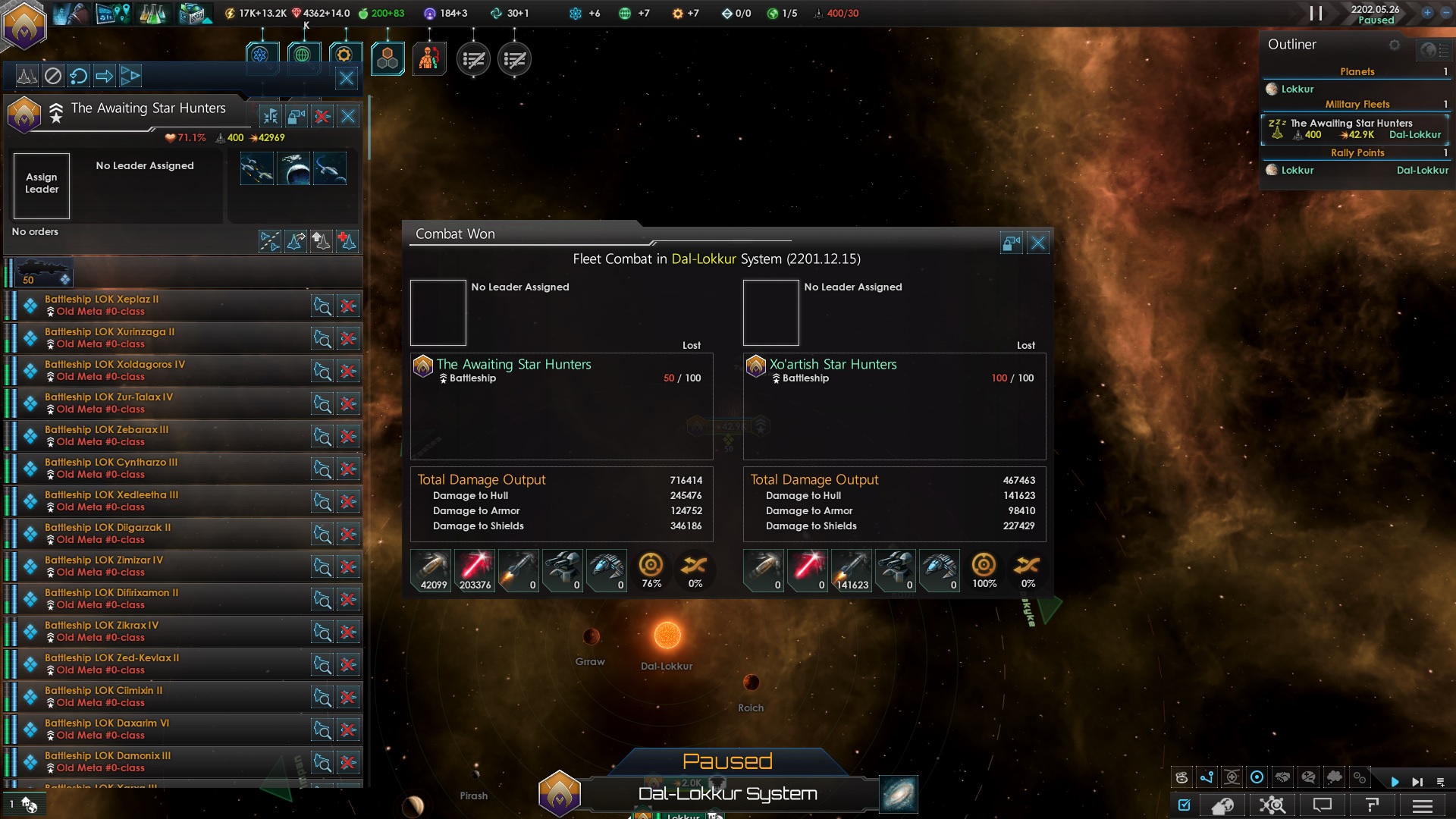Select Lokkur planet in Outliner
Screen dimensions: 1456x819
click(1297, 89)
